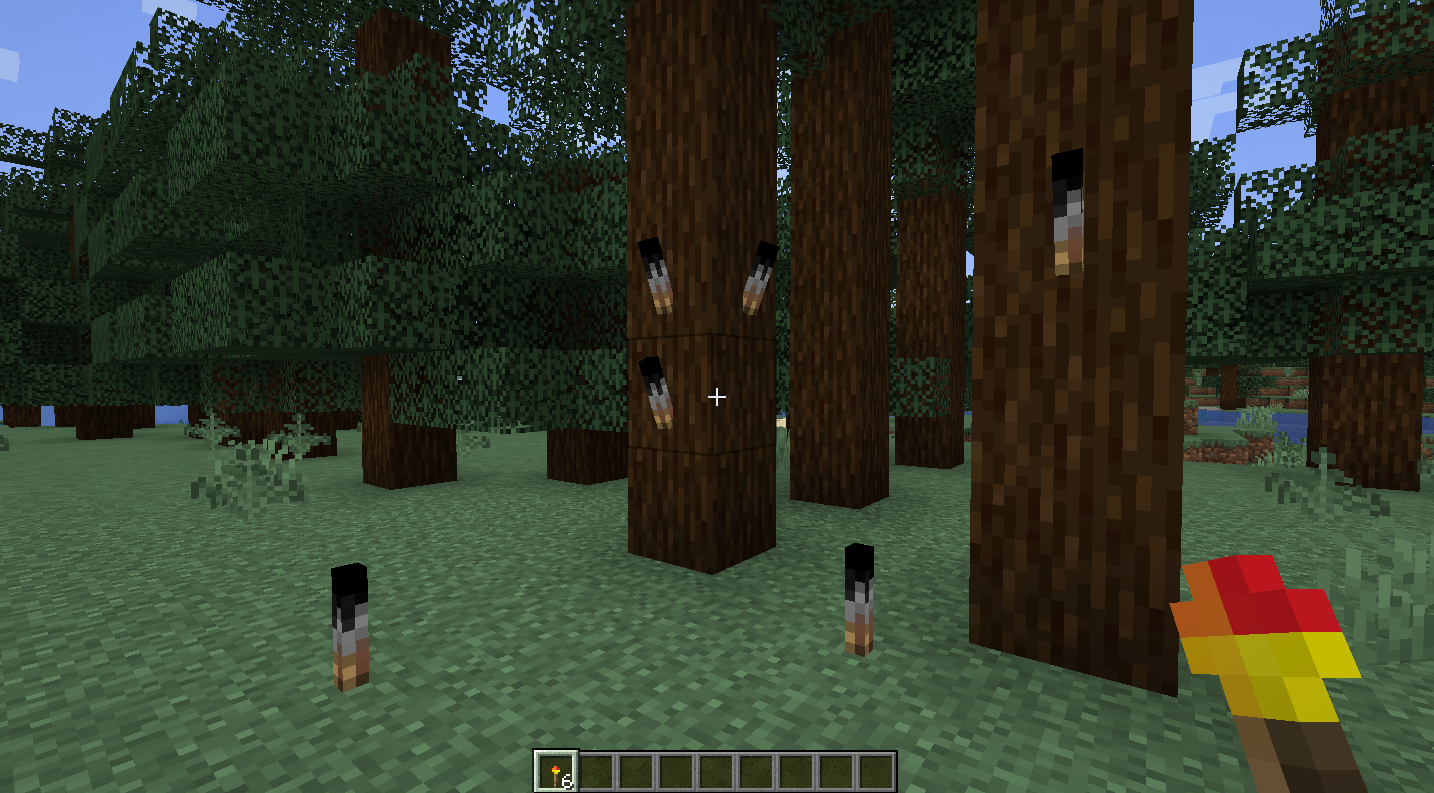Click the highlighted hotbar selection frame
1434x793 pixels.
pyautogui.click(x=558, y=769)
